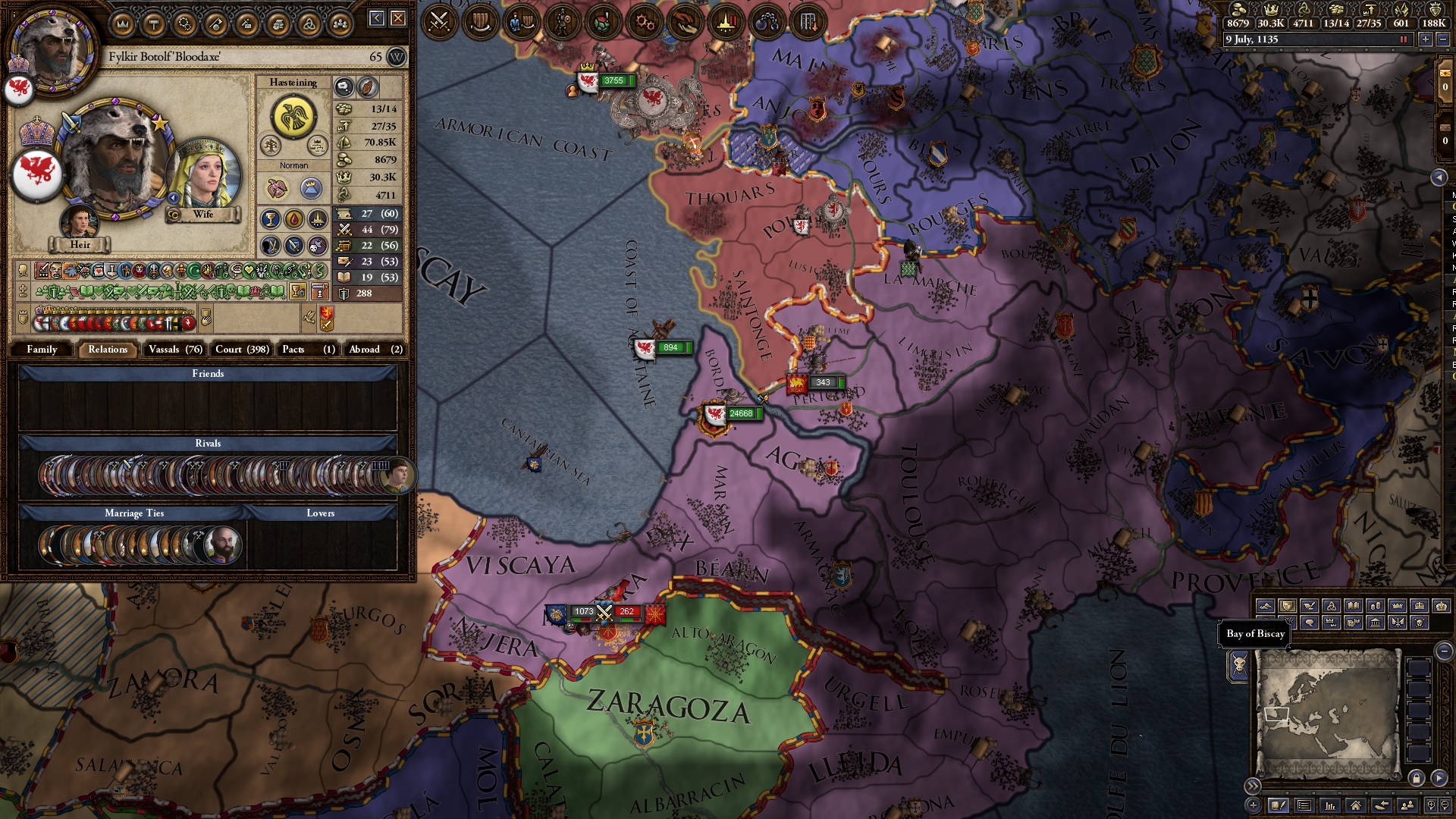Switch to the Family tab
The image size is (1456, 819).
click(43, 350)
